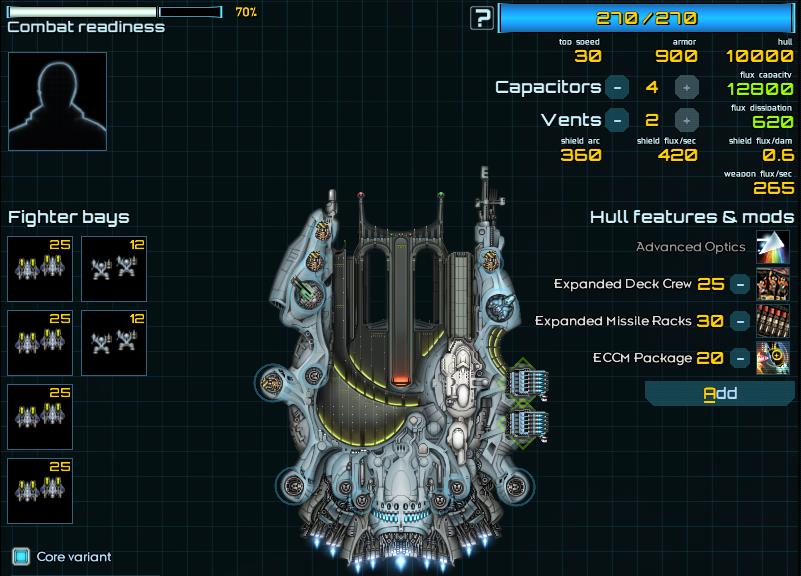This screenshot has width=801, height=576.
Task: Select the Expanded Missile Racks mod icon
Action: pyautogui.click(x=772, y=321)
